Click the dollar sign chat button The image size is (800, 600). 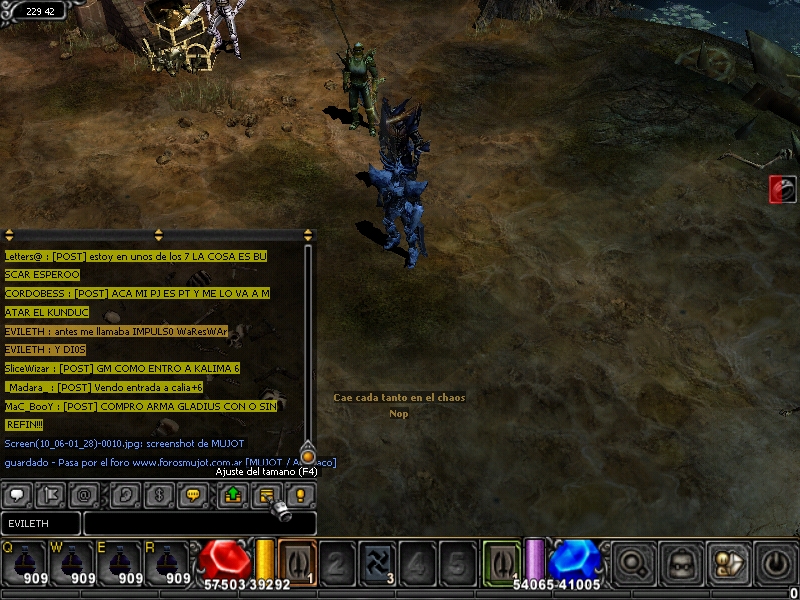point(160,495)
